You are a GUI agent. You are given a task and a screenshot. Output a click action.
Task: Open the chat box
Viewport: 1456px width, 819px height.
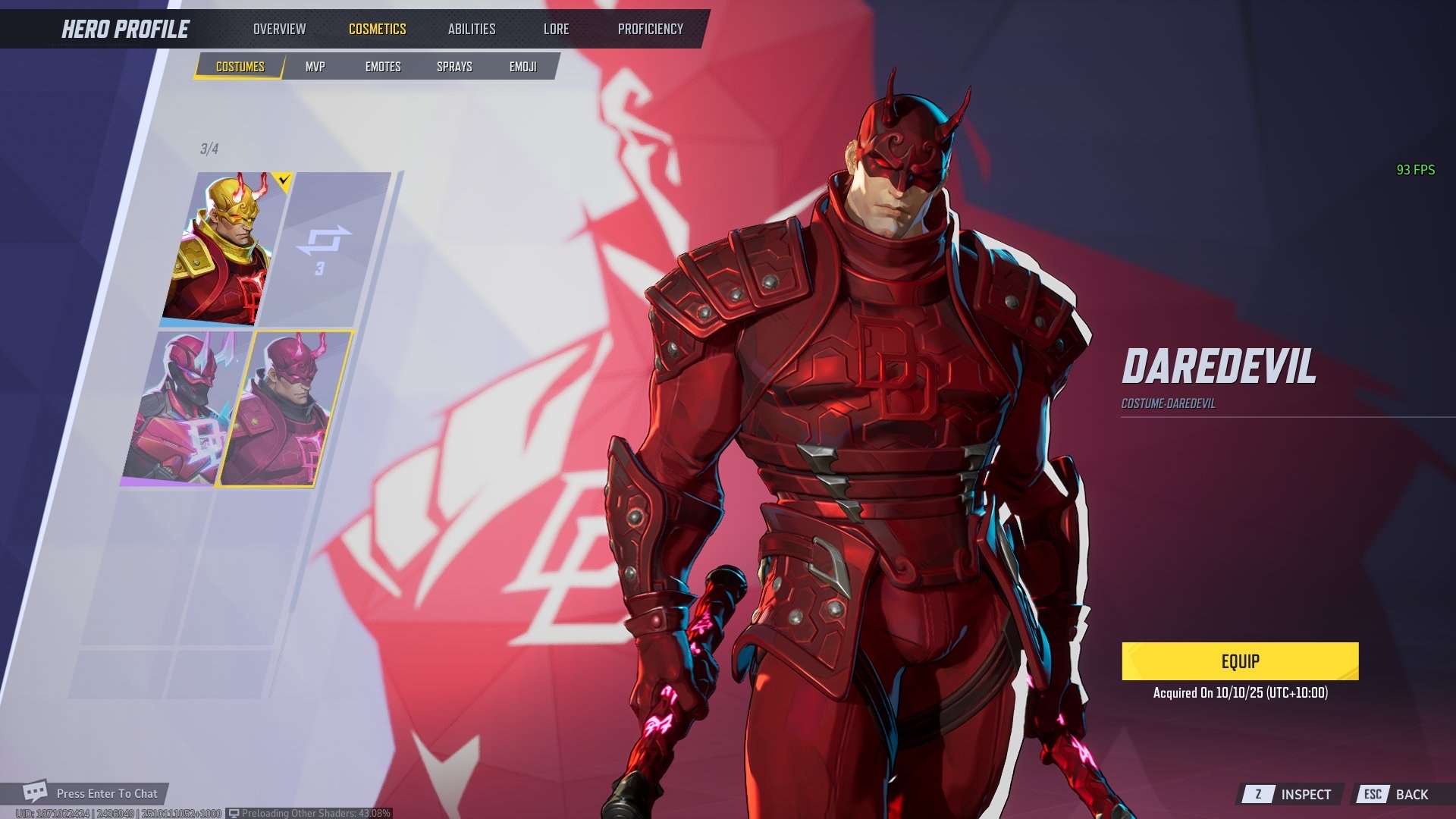point(95,793)
